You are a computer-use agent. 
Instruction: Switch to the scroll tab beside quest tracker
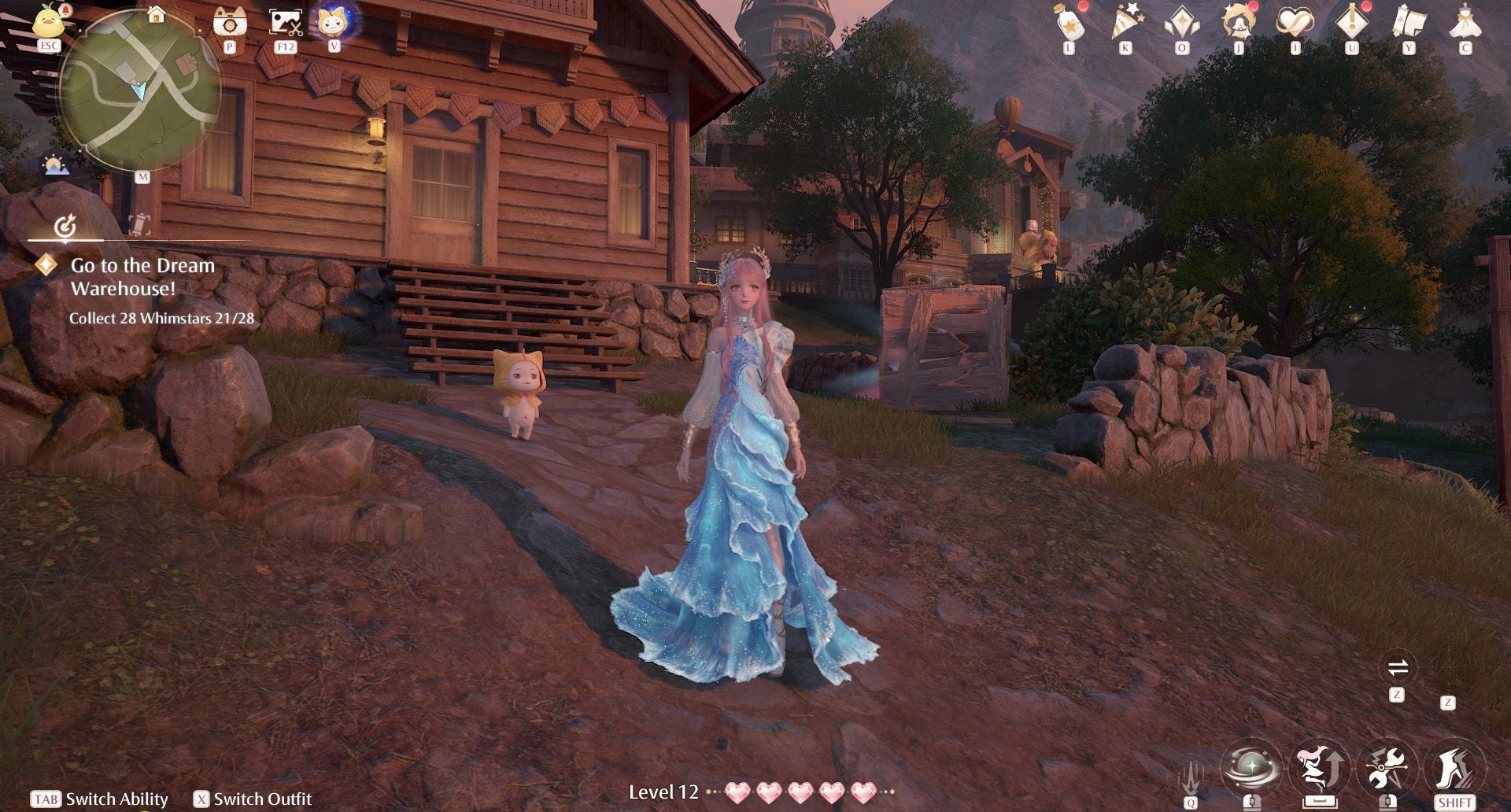point(139,226)
